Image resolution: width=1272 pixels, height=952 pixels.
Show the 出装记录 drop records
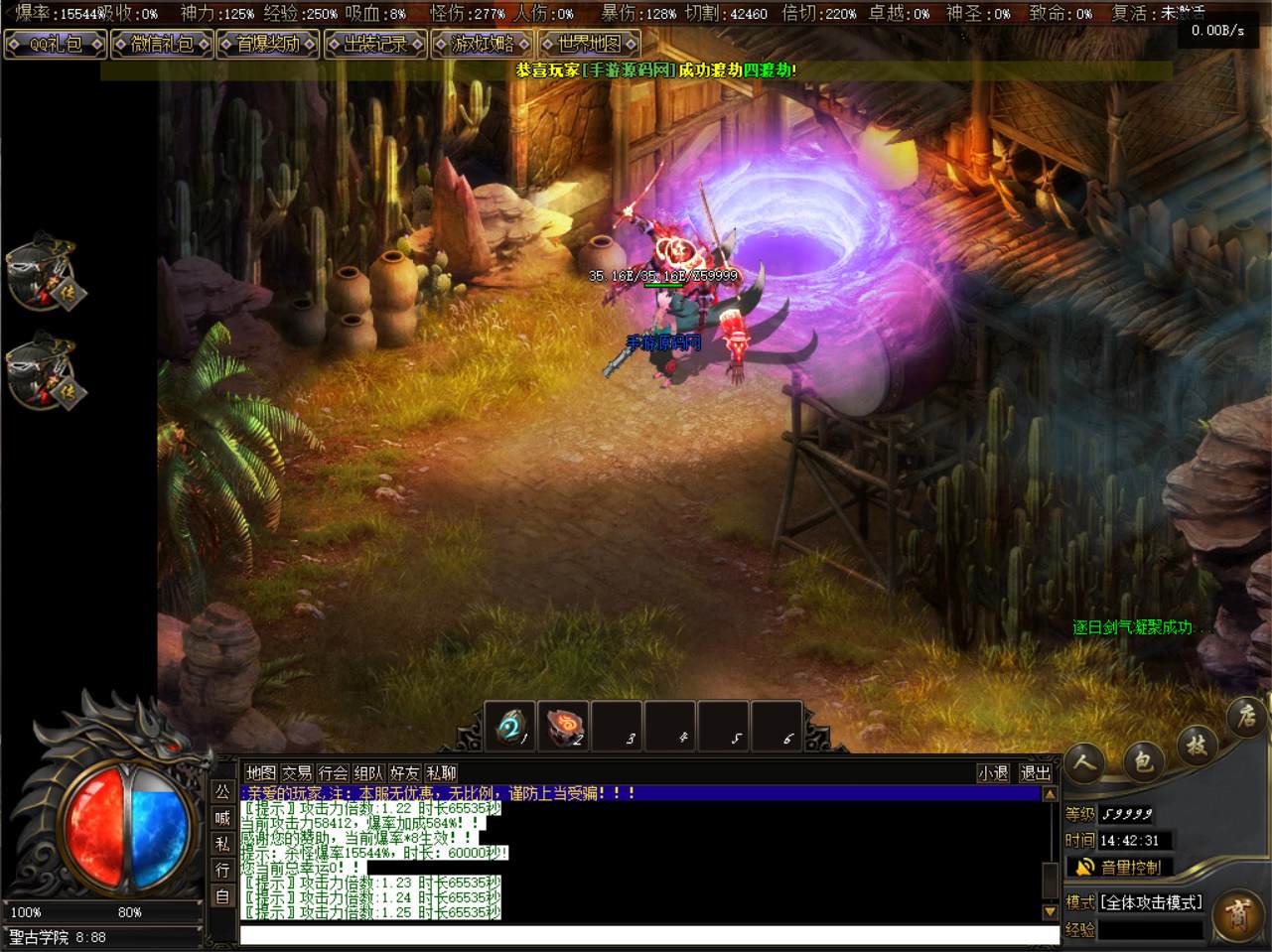click(x=375, y=45)
